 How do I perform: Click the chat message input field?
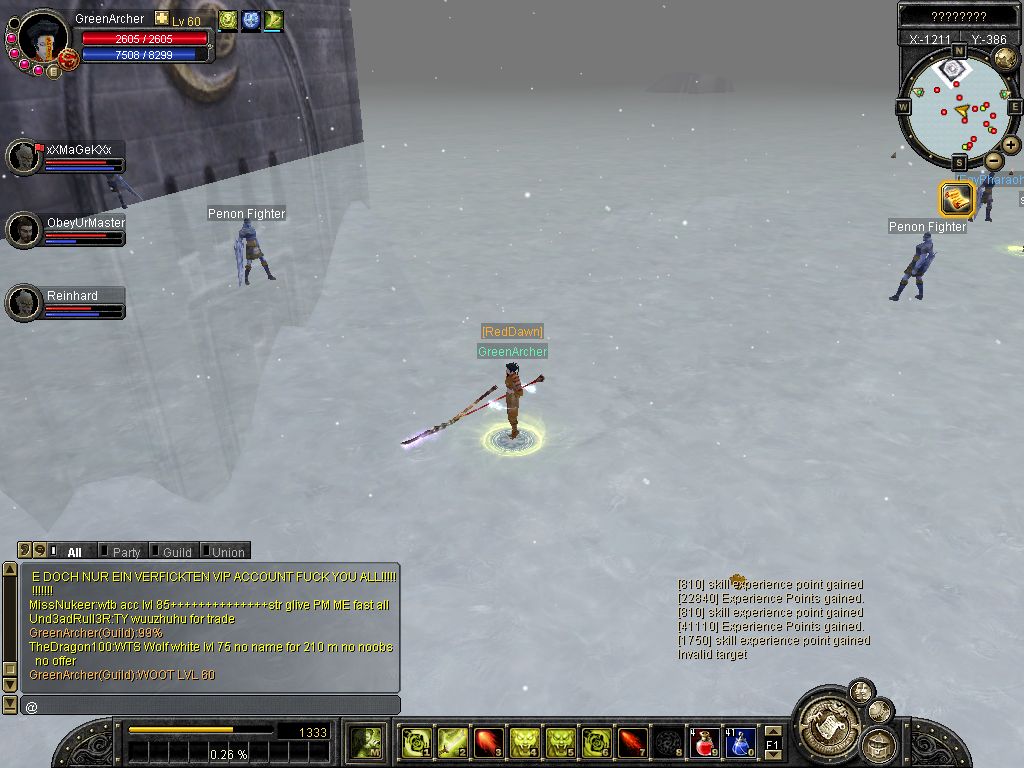pos(210,706)
